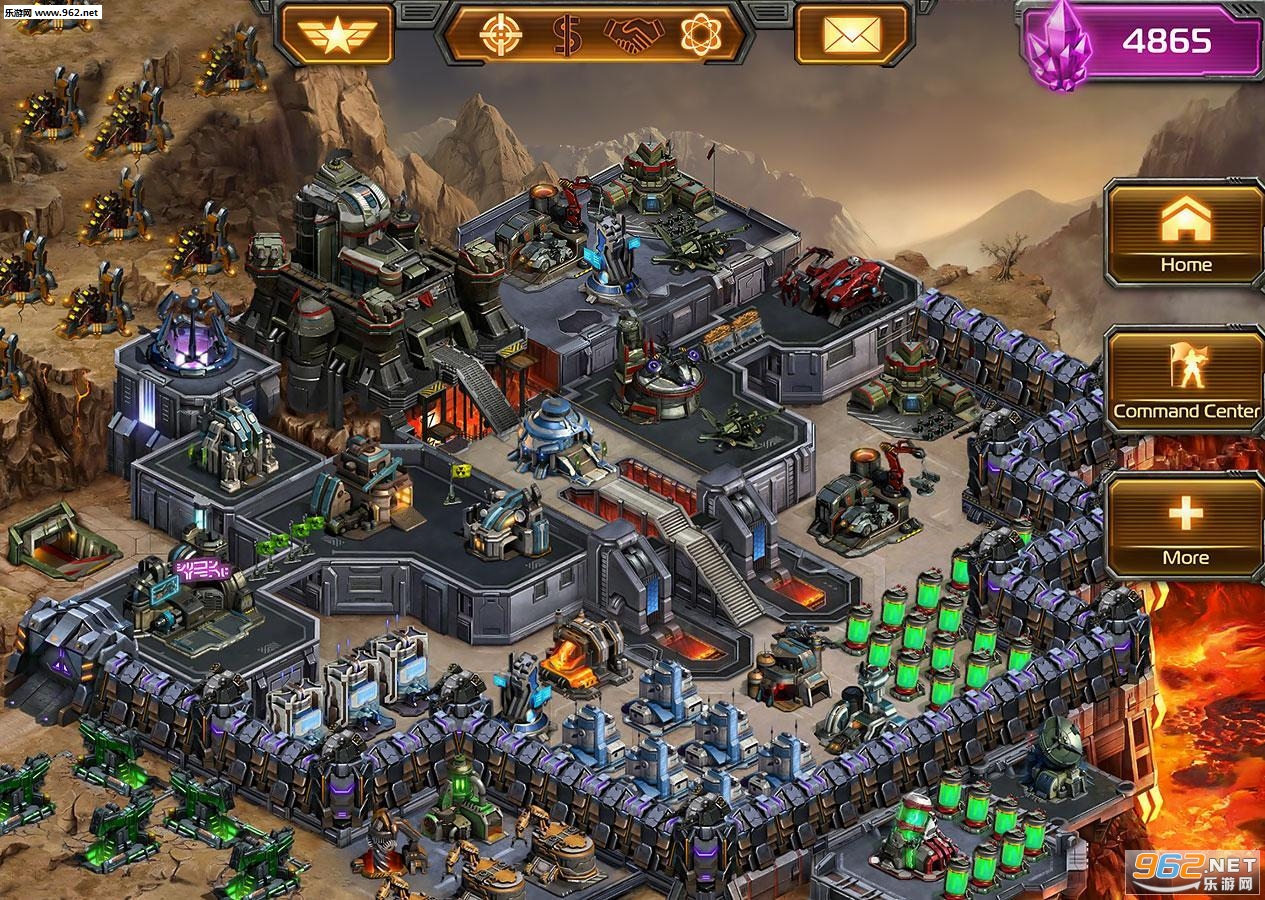Open the winged star rank menu
This screenshot has width=1265, height=900.
[x=337, y=35]
